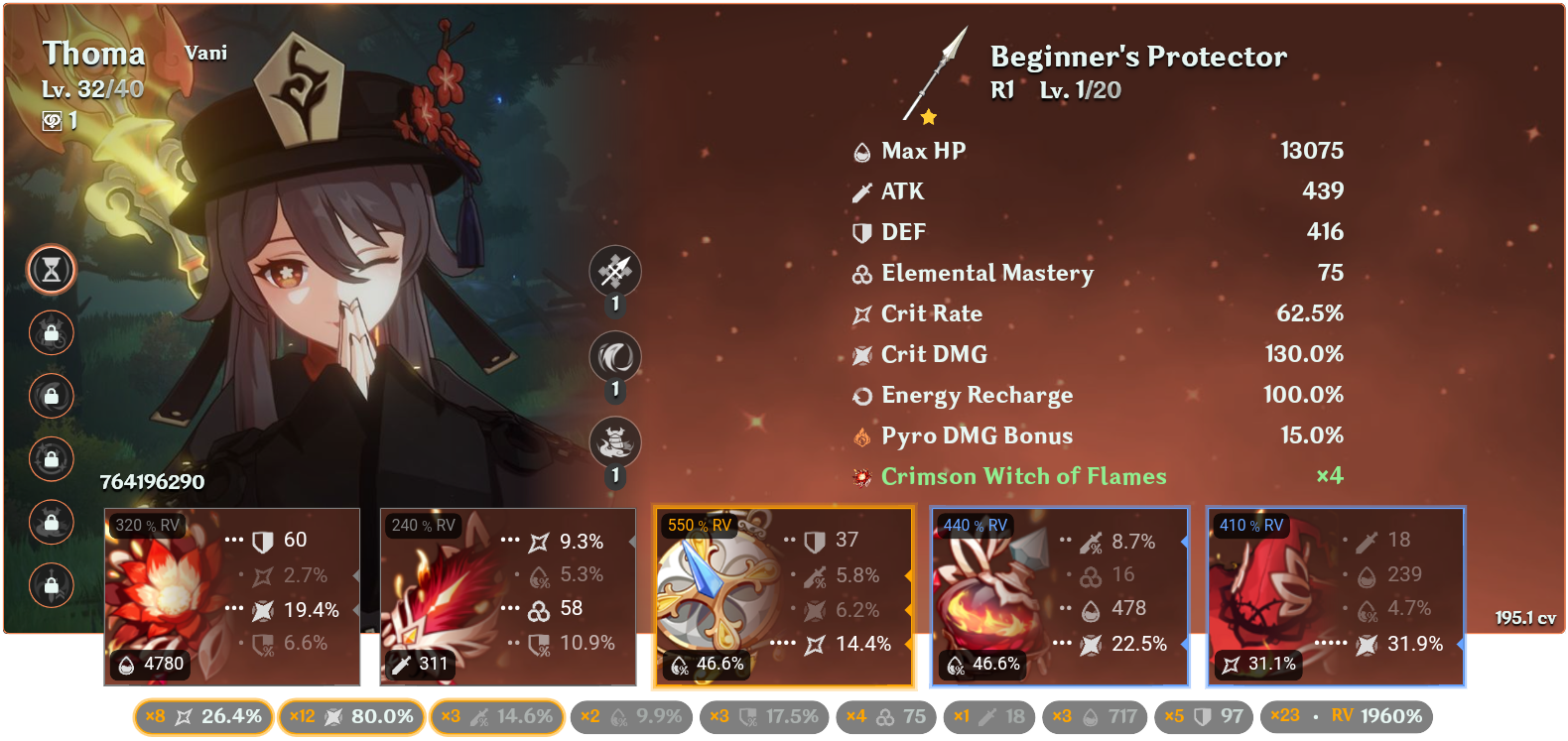The image size is (1568, 741).
Task: Select the Elemental Burst talent icon
Action: (616, 441)
